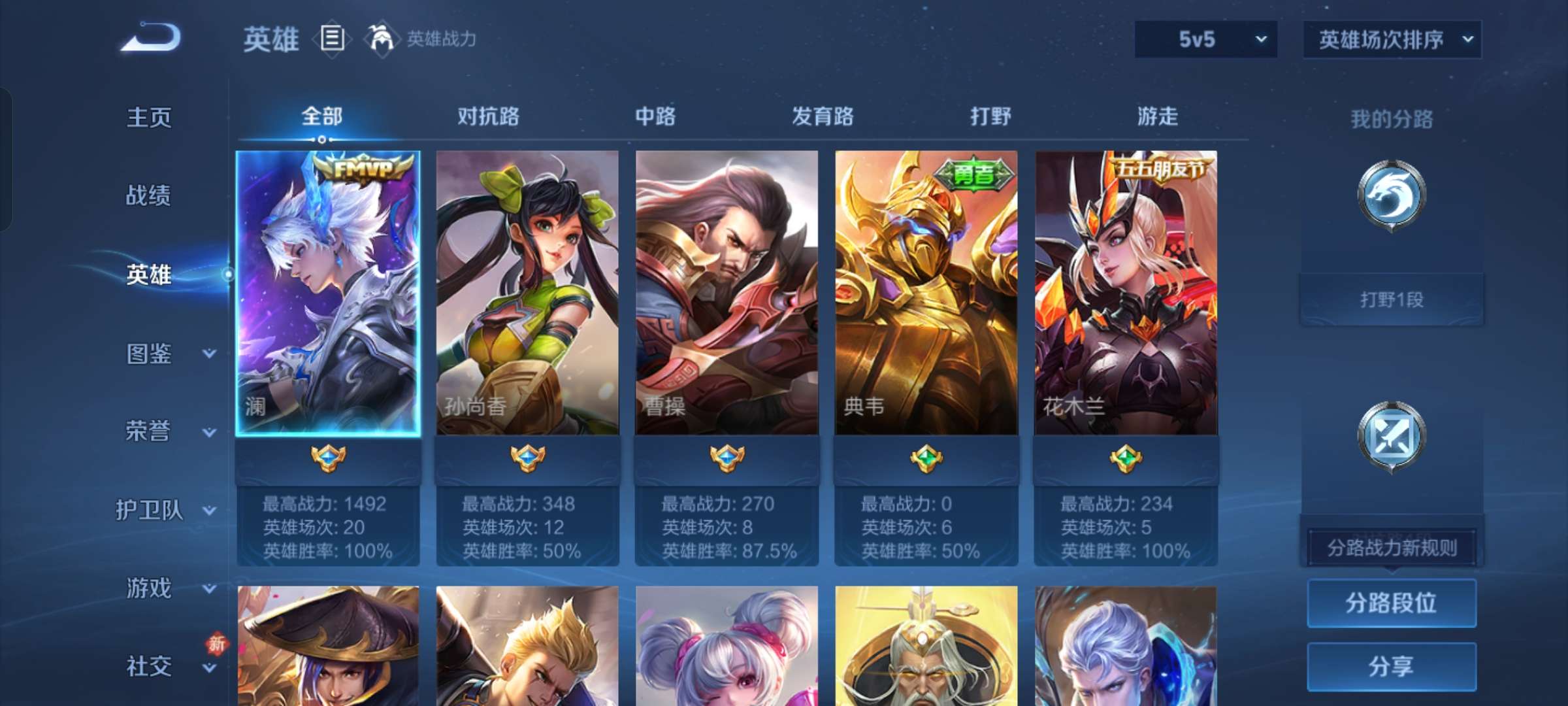Screen dimensions: 1568x706
Task: Click the 分享 share button
Action: click(x=1392, y=665)
